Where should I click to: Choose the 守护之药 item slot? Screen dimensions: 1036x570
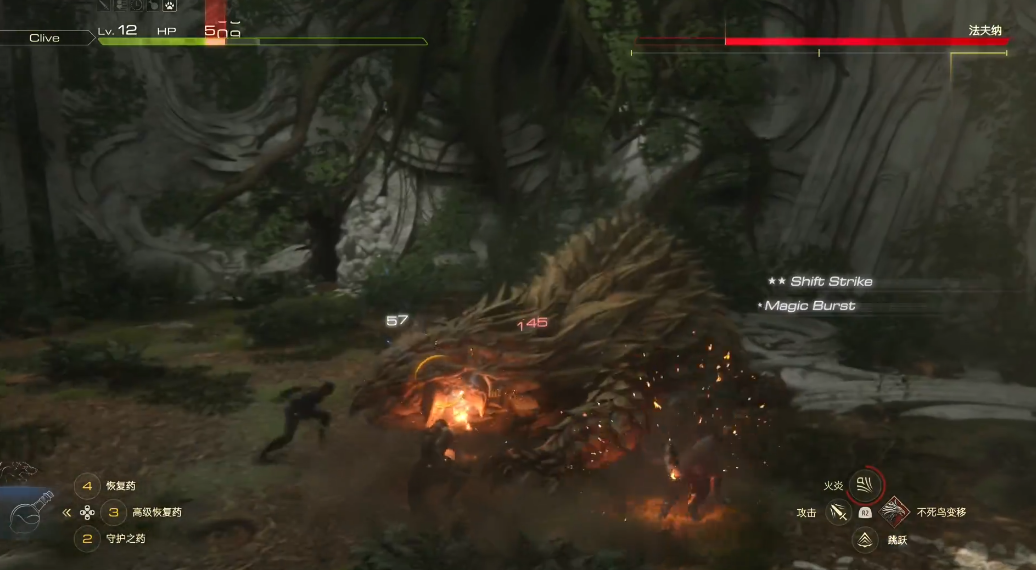coord(87,539)
